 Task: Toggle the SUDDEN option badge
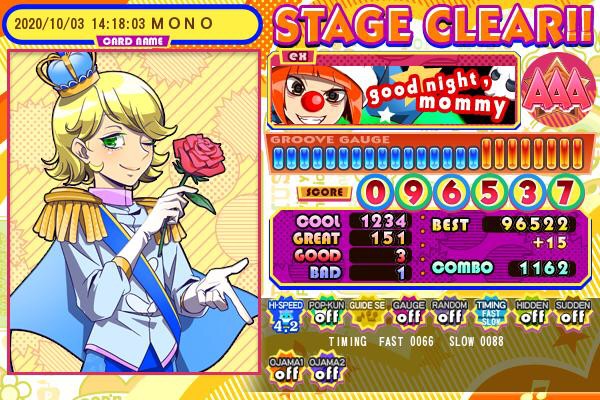(x=571, y=314)
